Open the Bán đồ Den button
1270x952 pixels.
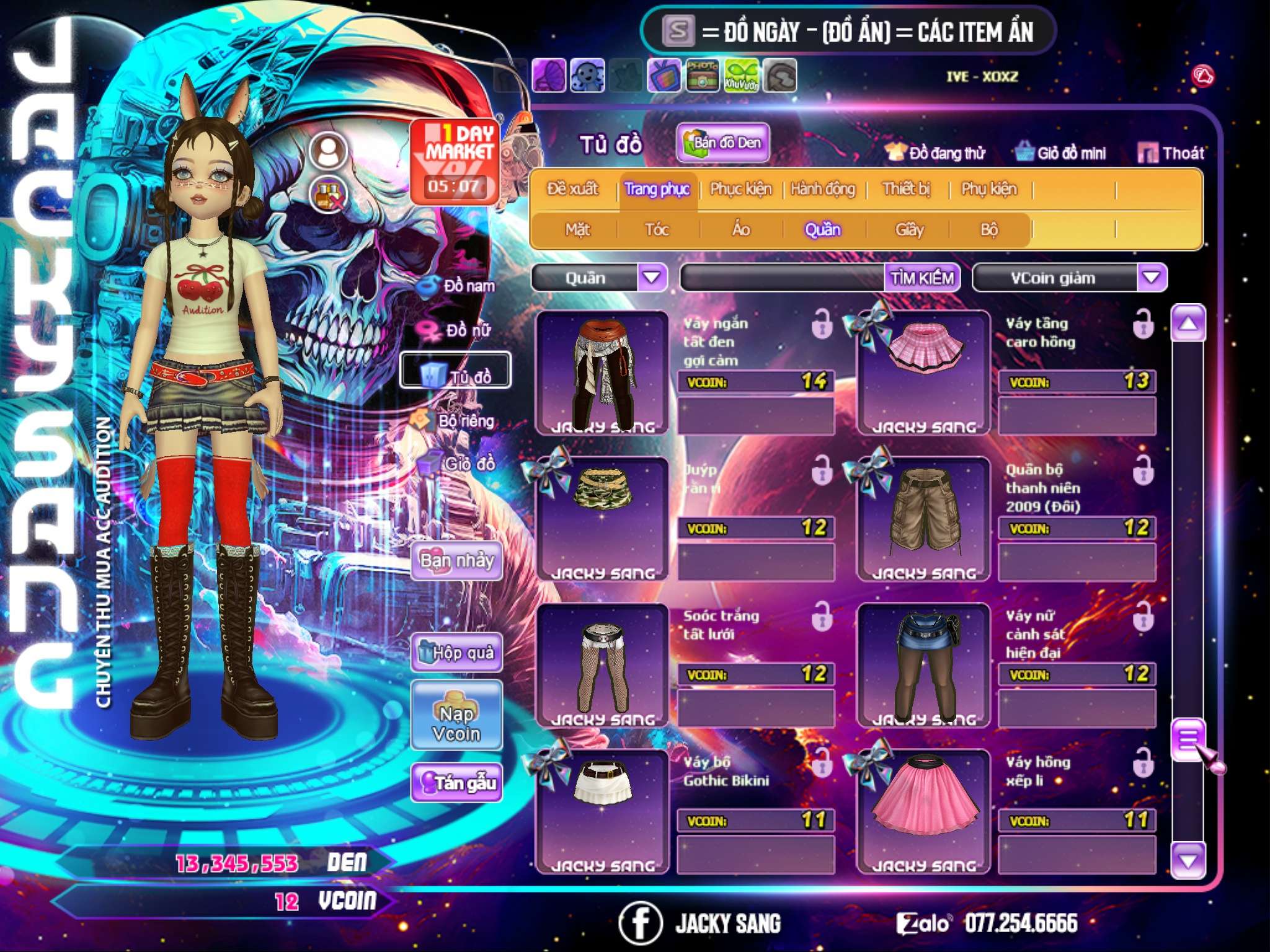tap(722, 143)
